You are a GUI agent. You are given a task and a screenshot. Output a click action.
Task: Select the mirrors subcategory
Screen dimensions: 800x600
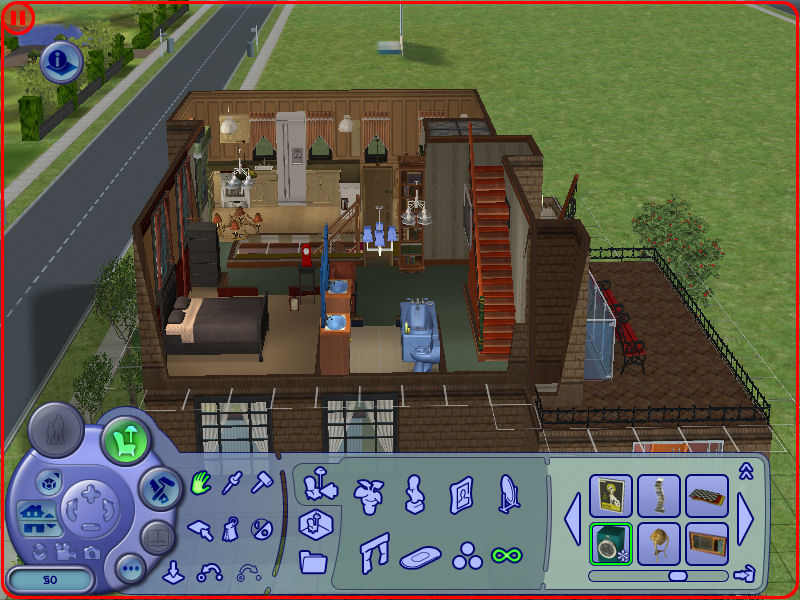509,493
